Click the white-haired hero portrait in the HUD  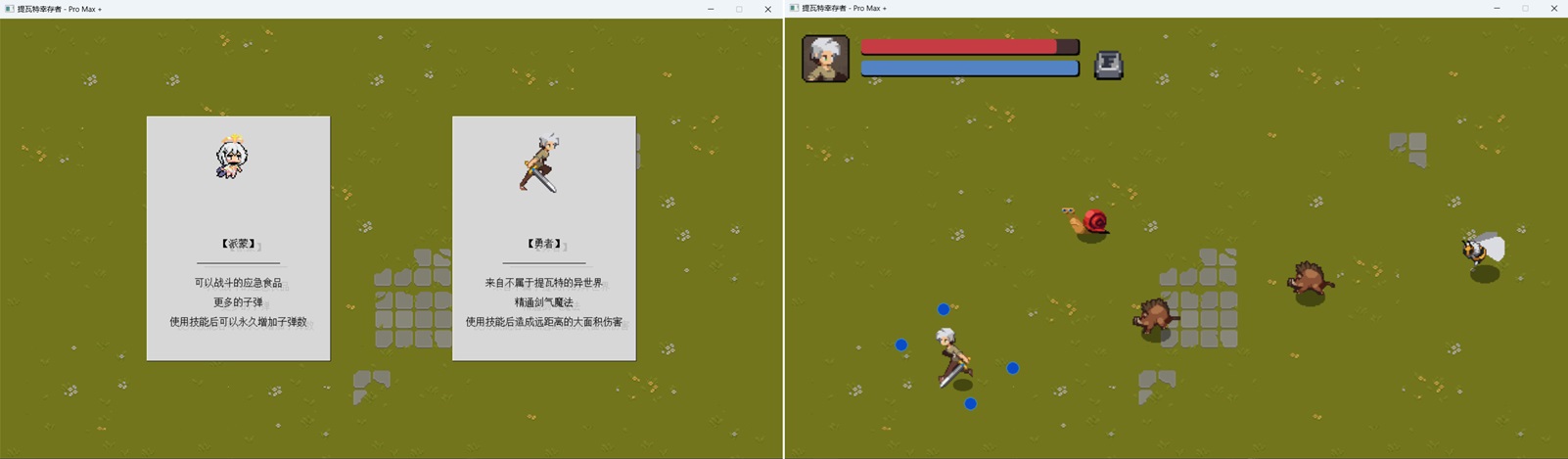point(825,59)
